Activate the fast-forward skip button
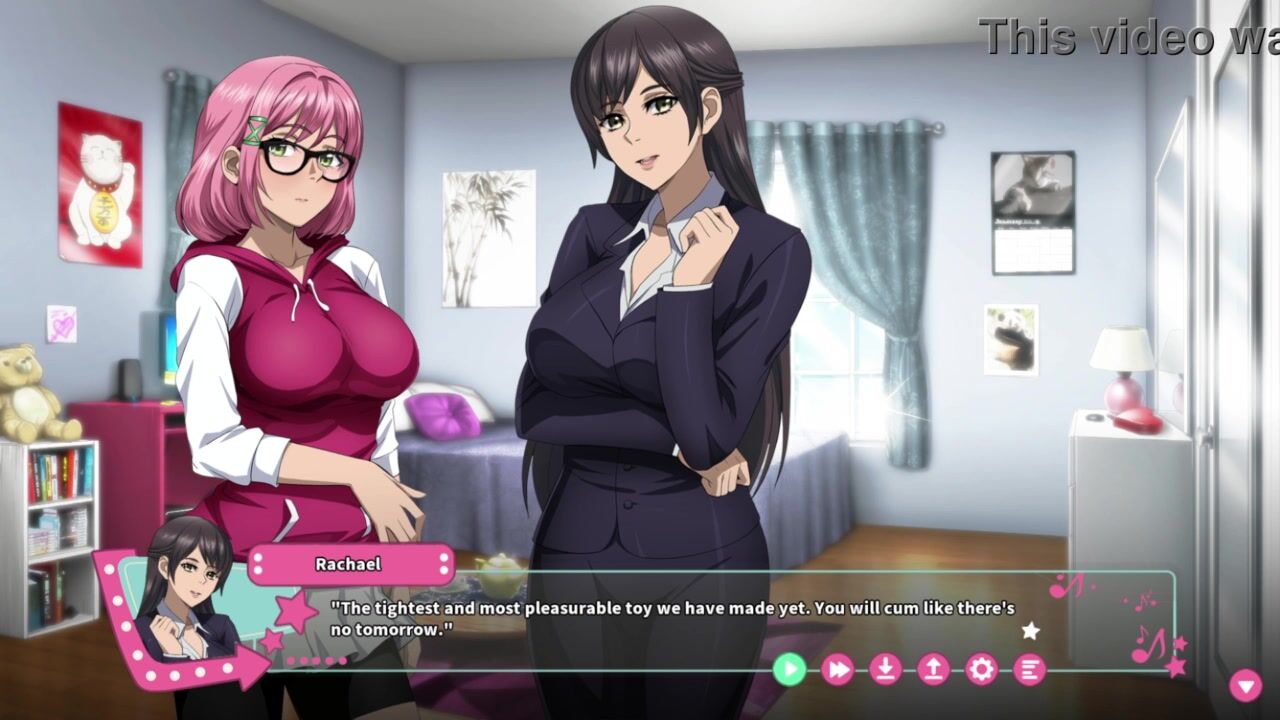Screen dimensions: 1280x720 pos(837,669)
